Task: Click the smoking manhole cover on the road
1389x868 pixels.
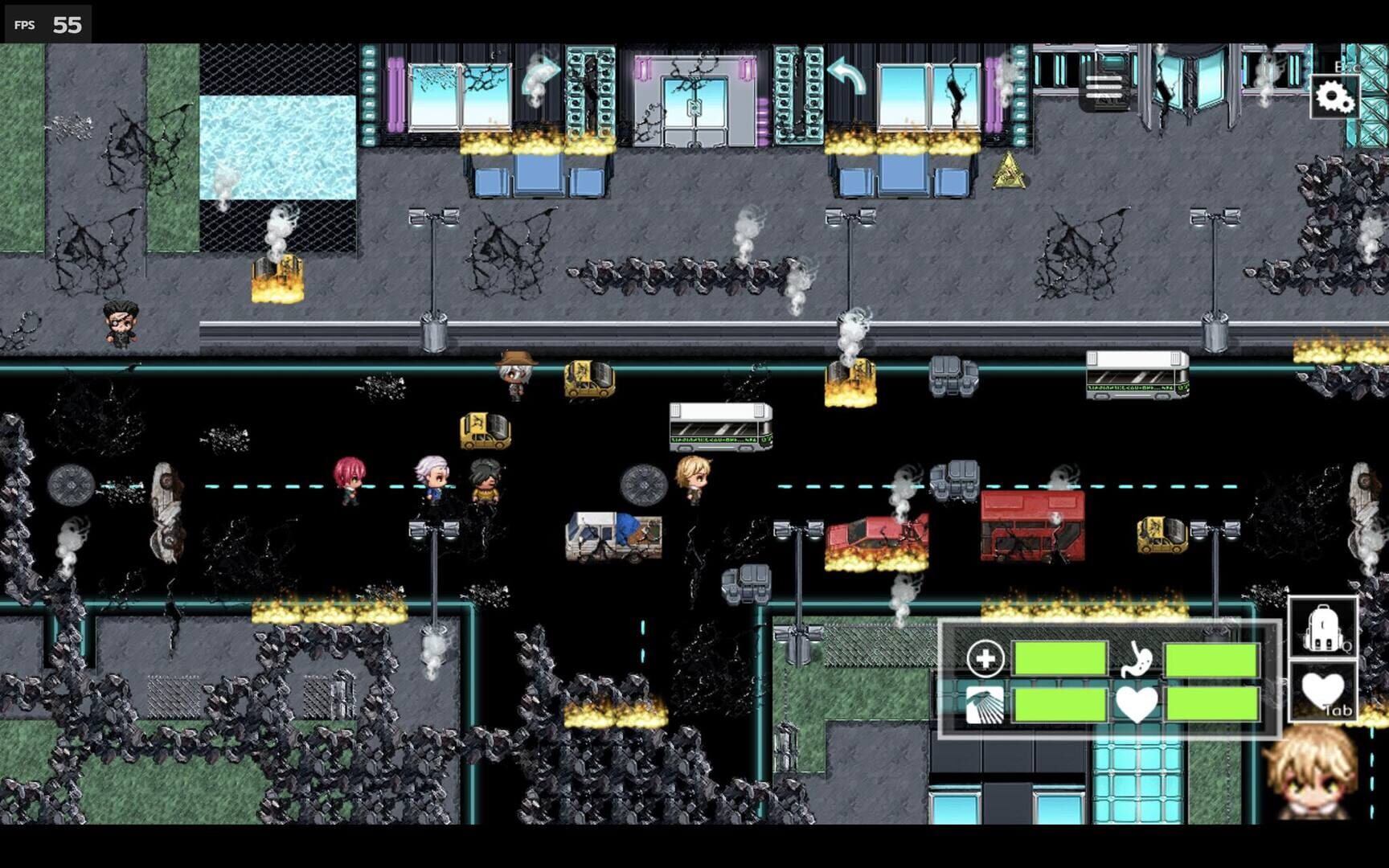Action: (x=643, y=482)
